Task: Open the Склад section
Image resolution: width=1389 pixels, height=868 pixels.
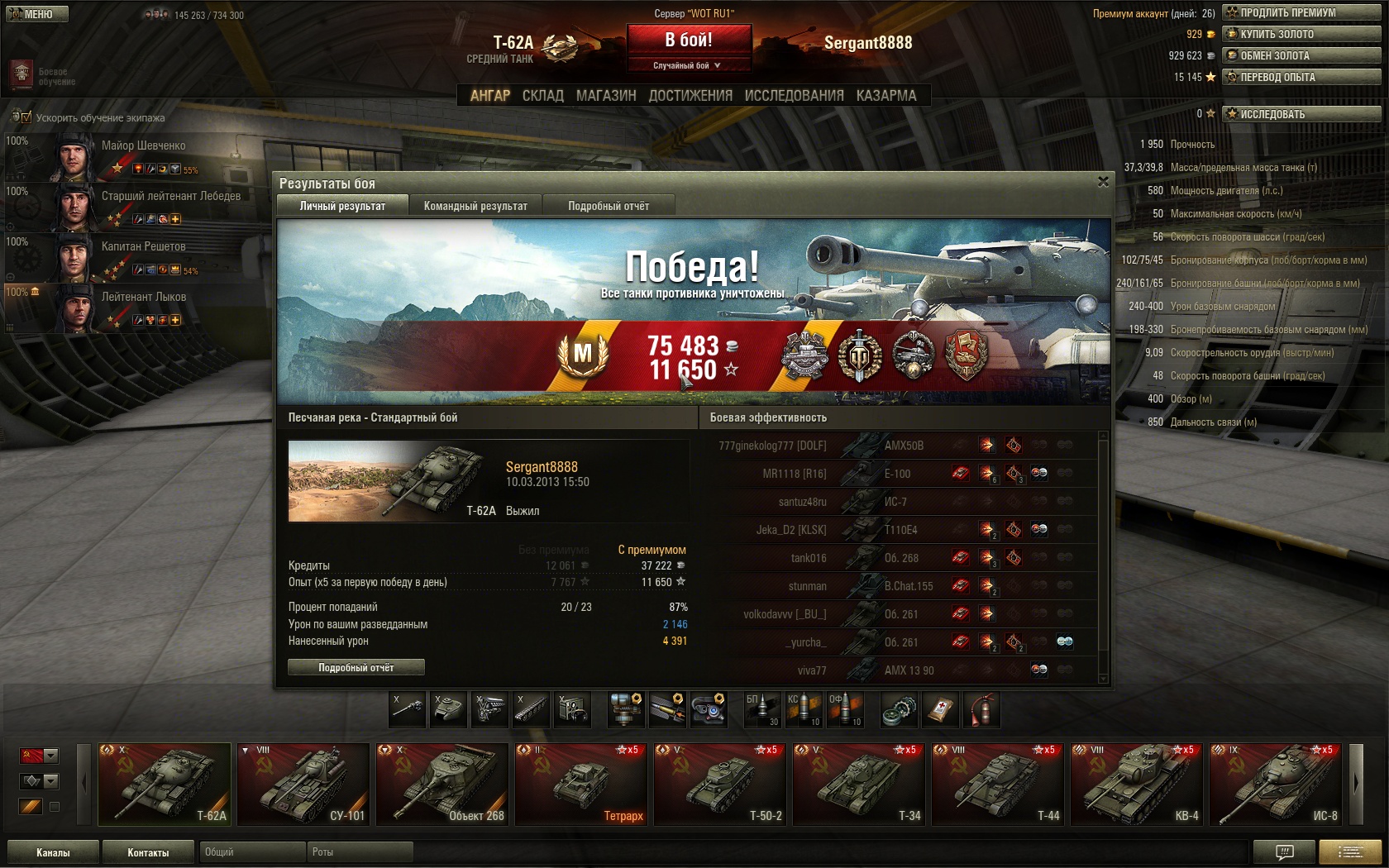Action: click(543, 96)
